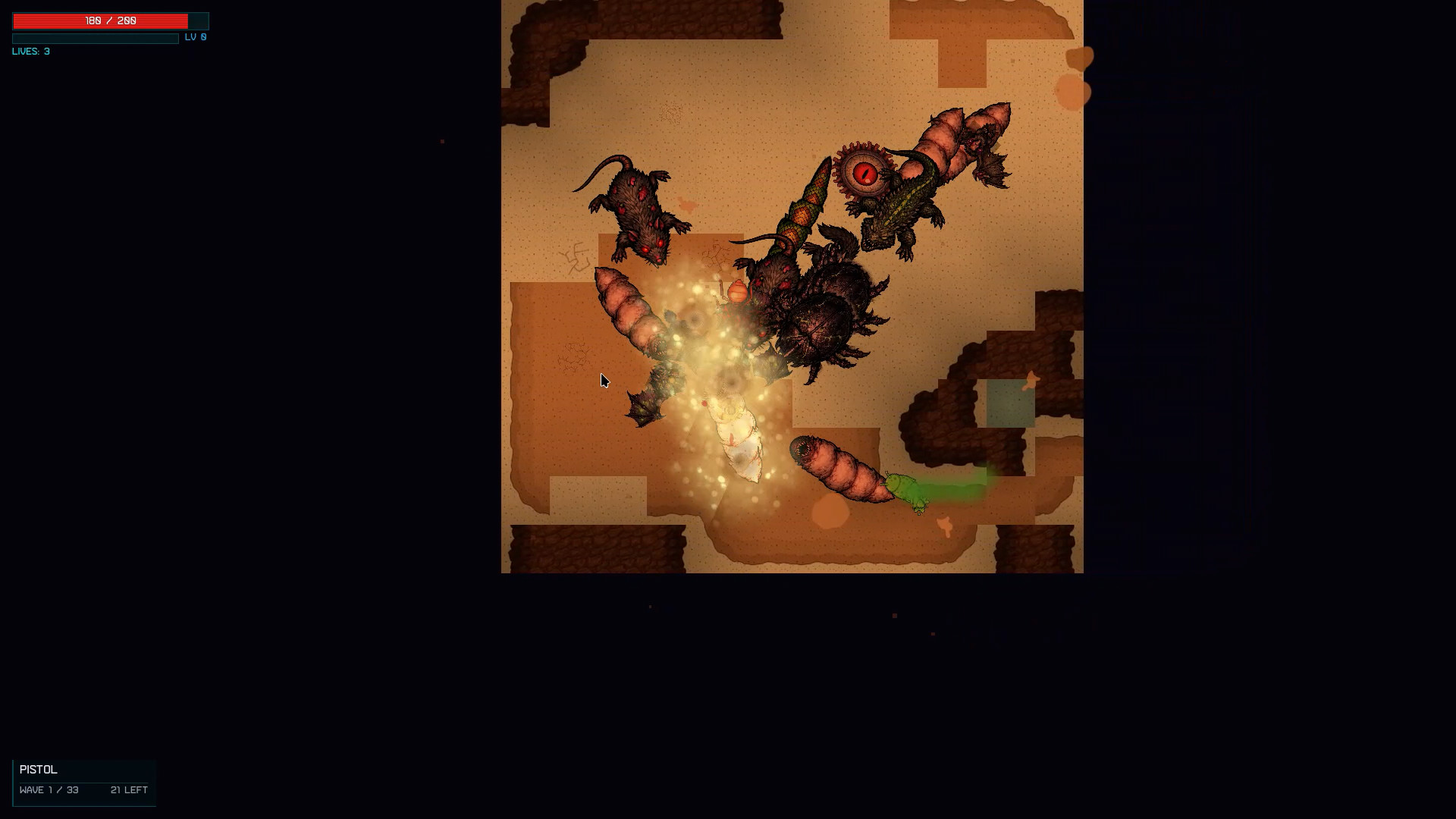Click the large spinning eye enemy

click(864, 175)
